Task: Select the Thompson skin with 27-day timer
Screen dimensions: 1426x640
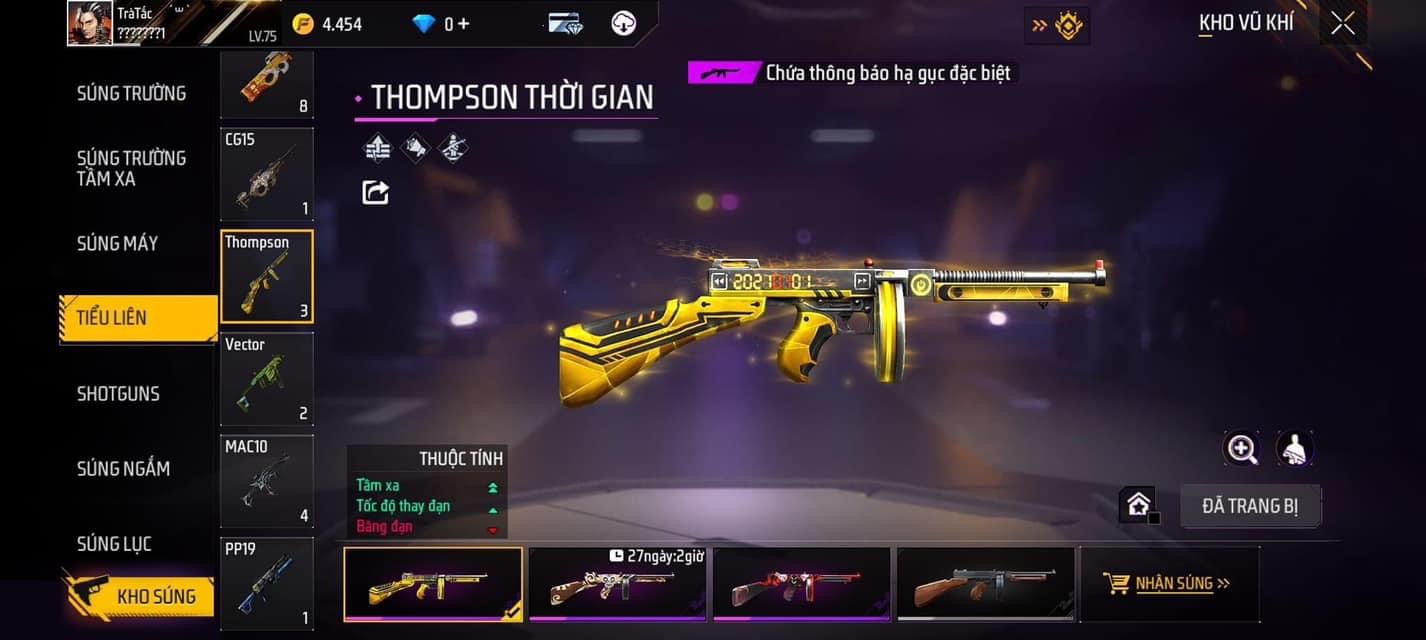Action: [x=617, y=584]
